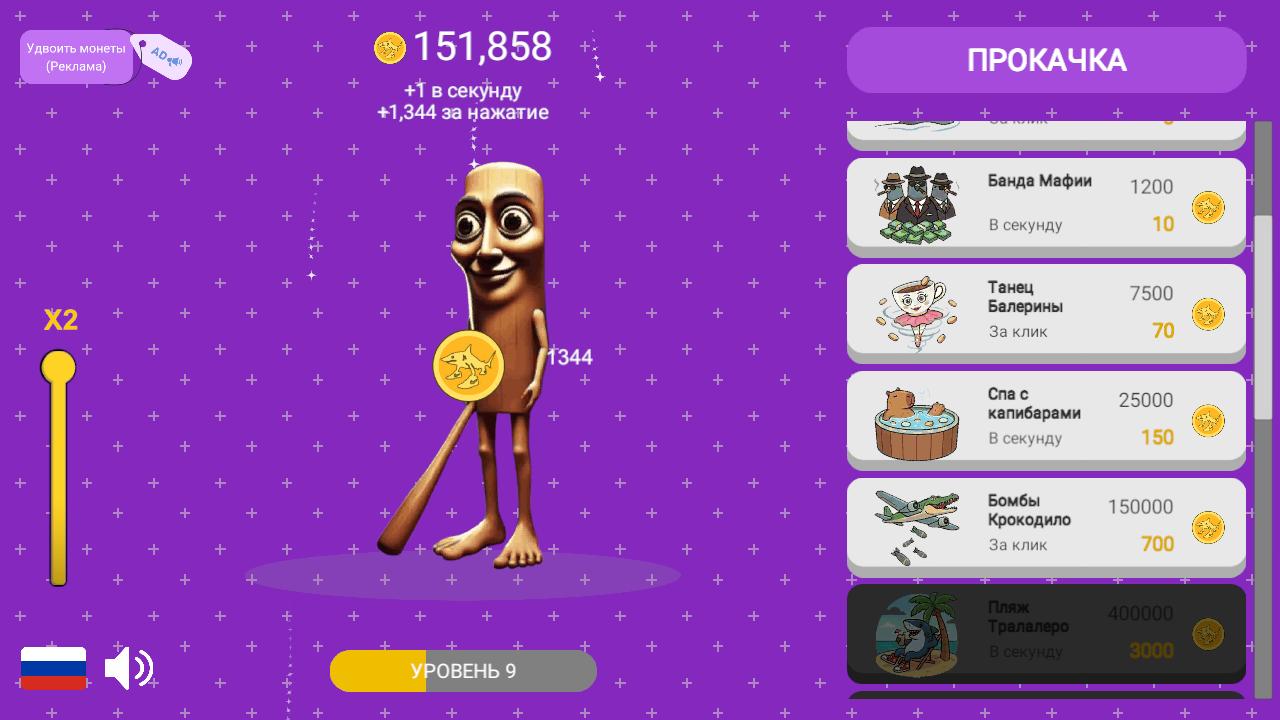Switch language with the Russian flag
1280x720 pixels.
click(x=54, y=668)
